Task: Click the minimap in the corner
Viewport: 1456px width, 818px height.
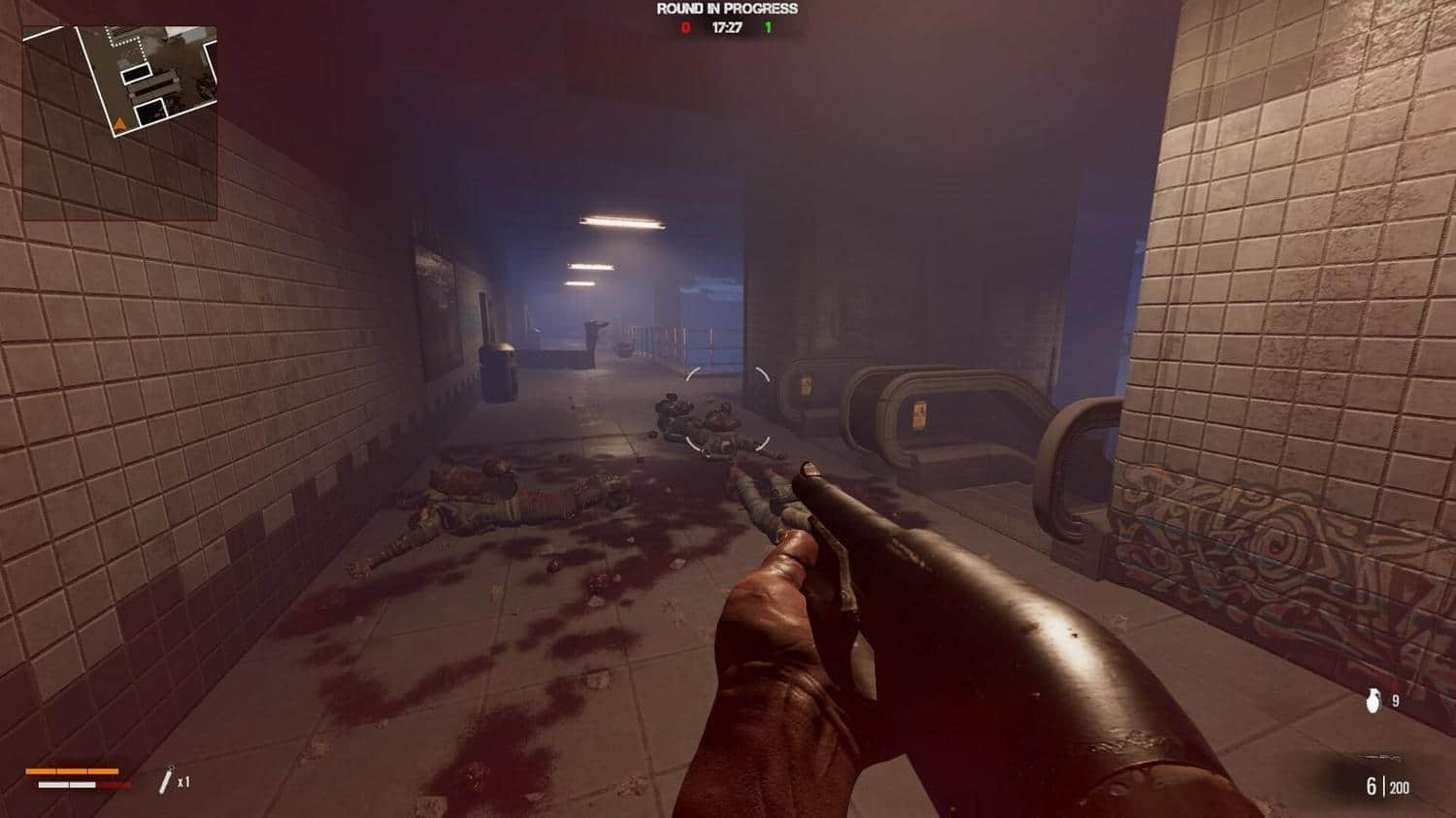Action: 119,122
